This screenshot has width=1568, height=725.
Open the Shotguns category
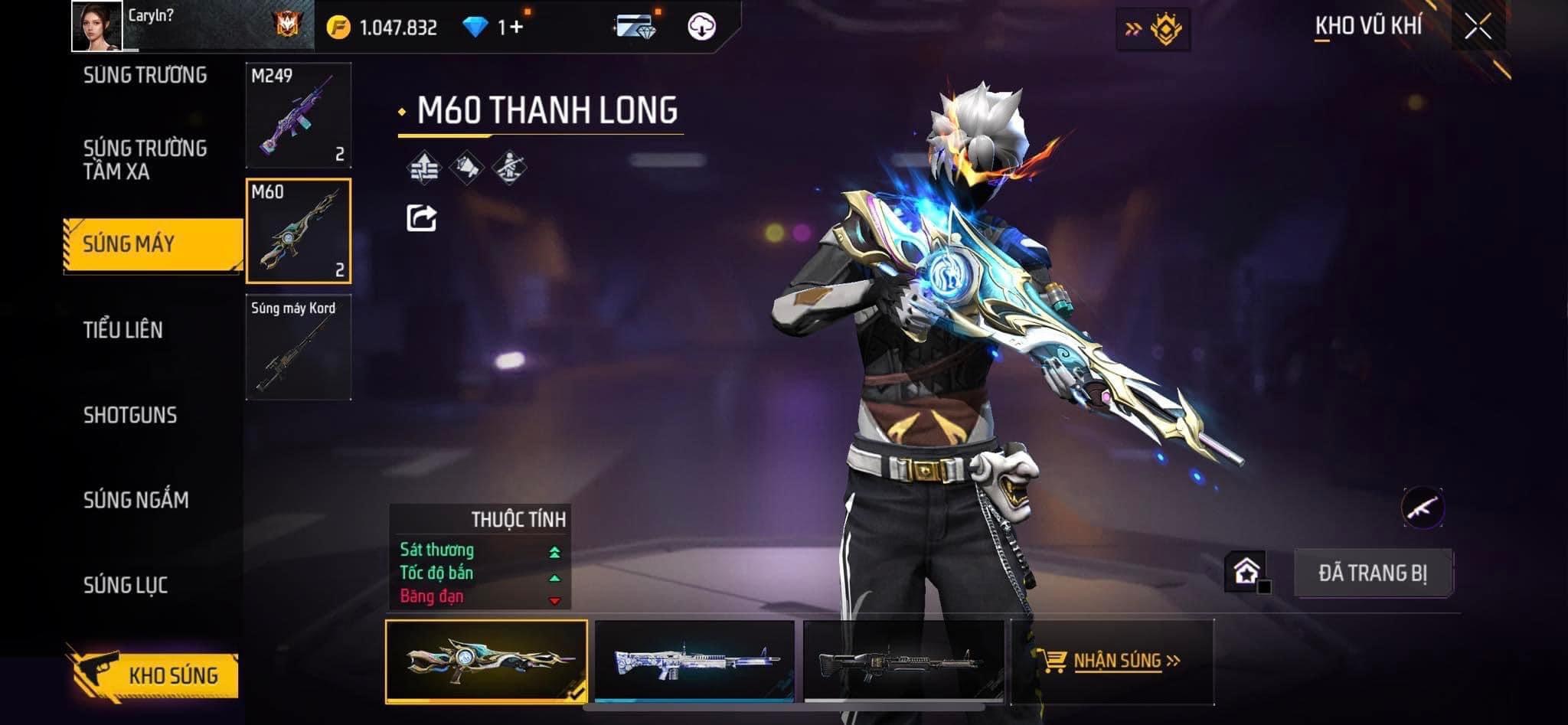click(130, 415)
